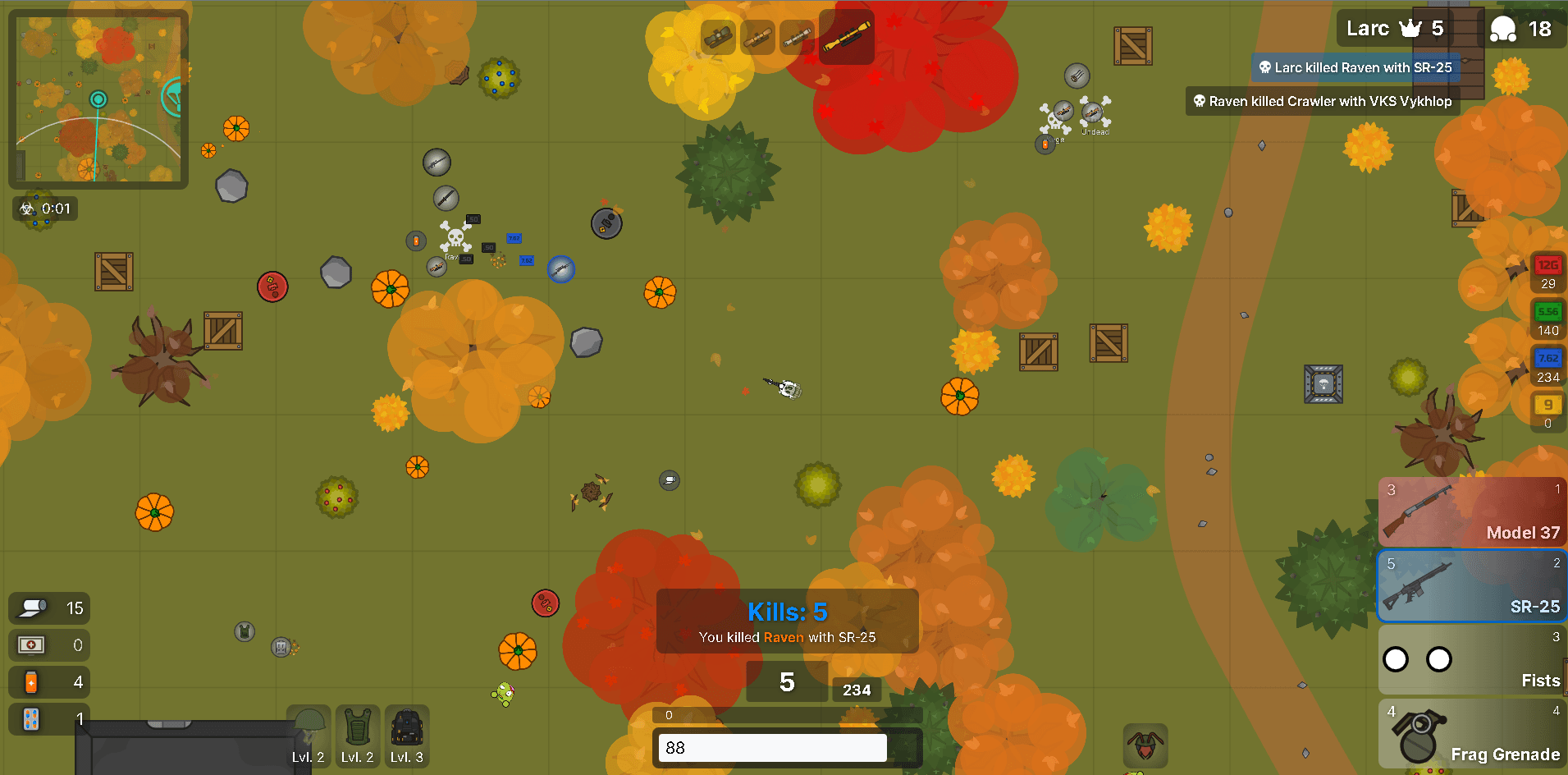Click the 7.62 ammo counter showing 234
1568x775 pixels.
[1547, 366]
